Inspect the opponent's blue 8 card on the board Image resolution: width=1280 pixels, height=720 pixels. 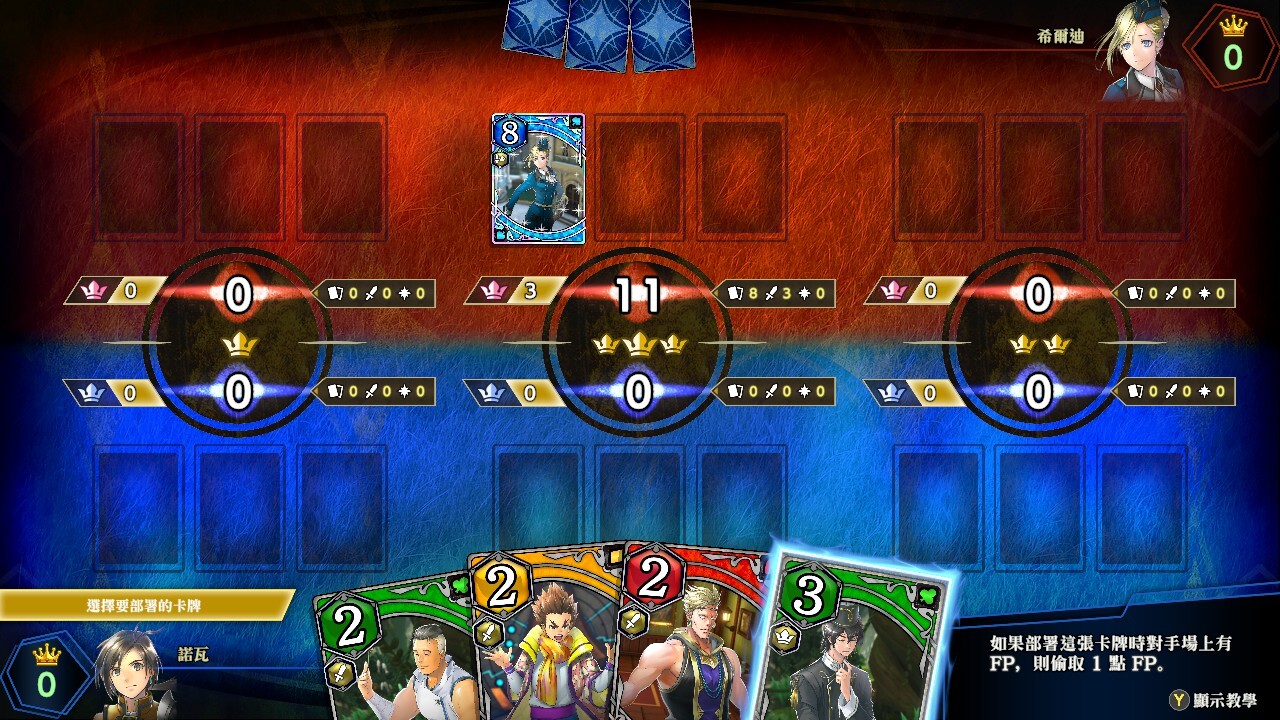pyautogui.click(x=538, y=178)
